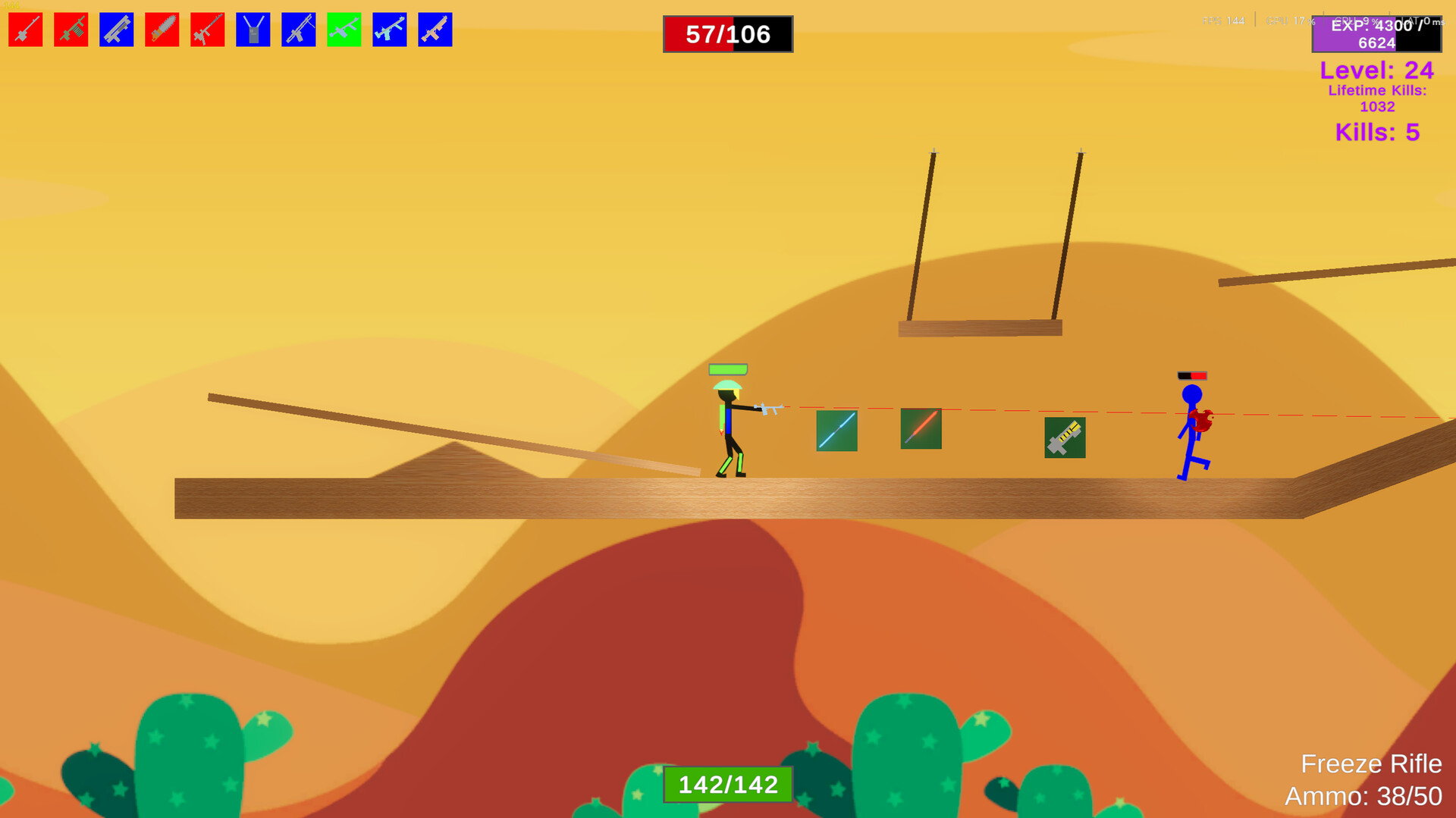Select the slingshot weapon slot

253,29
